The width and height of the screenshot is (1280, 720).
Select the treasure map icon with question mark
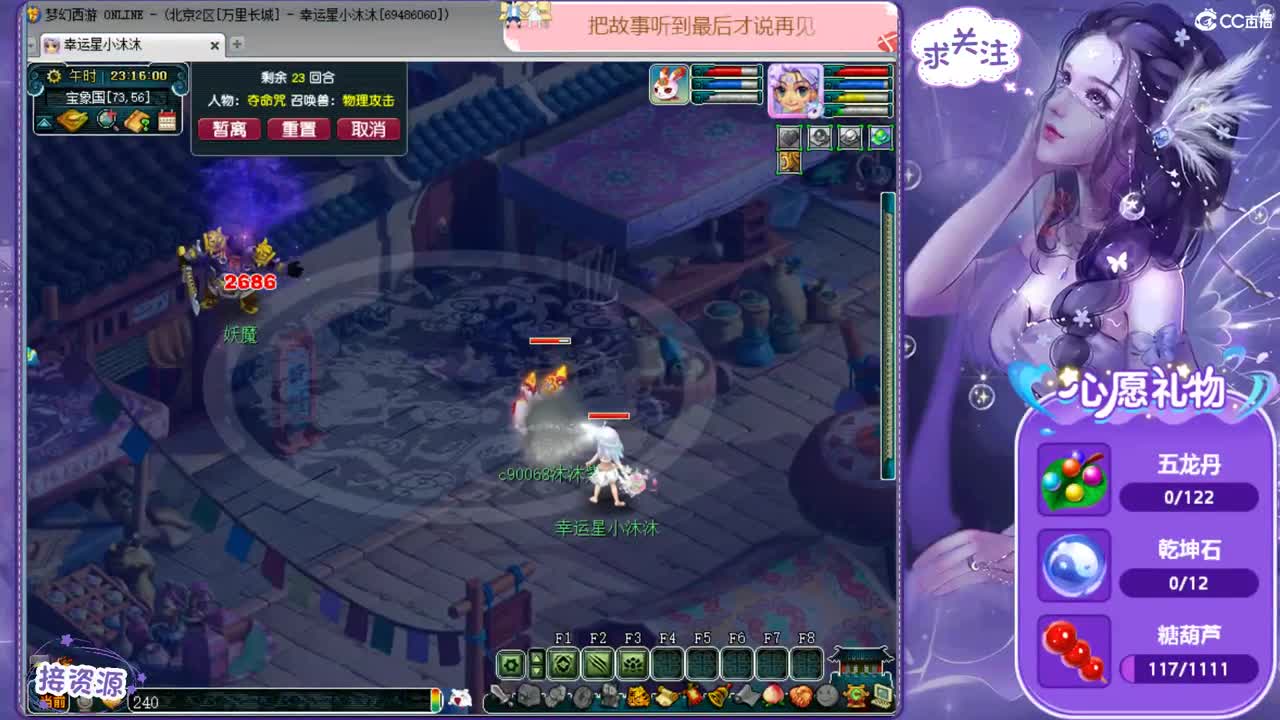point(137,121)
